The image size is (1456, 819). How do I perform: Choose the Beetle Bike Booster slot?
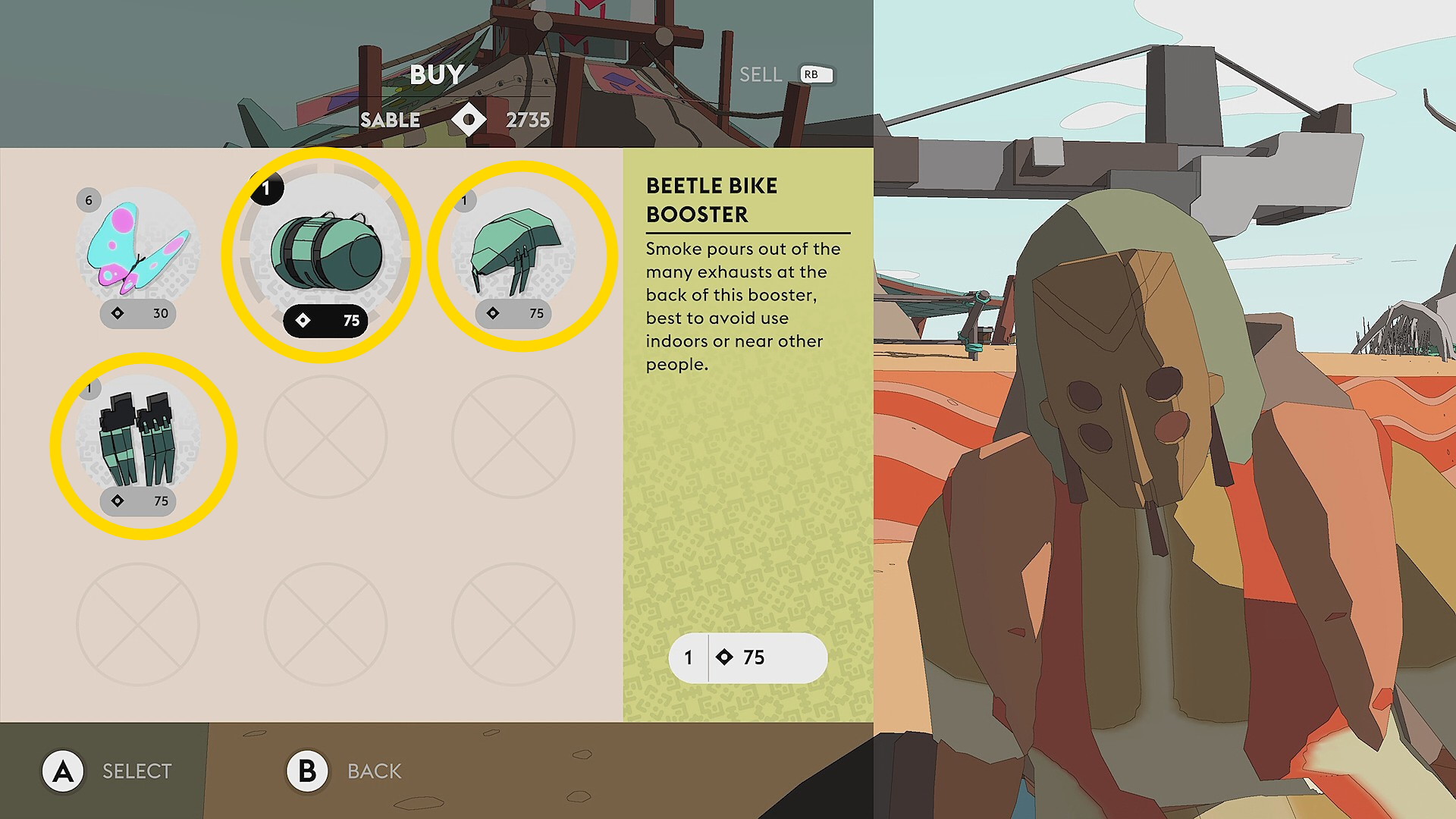coord(325,252)
